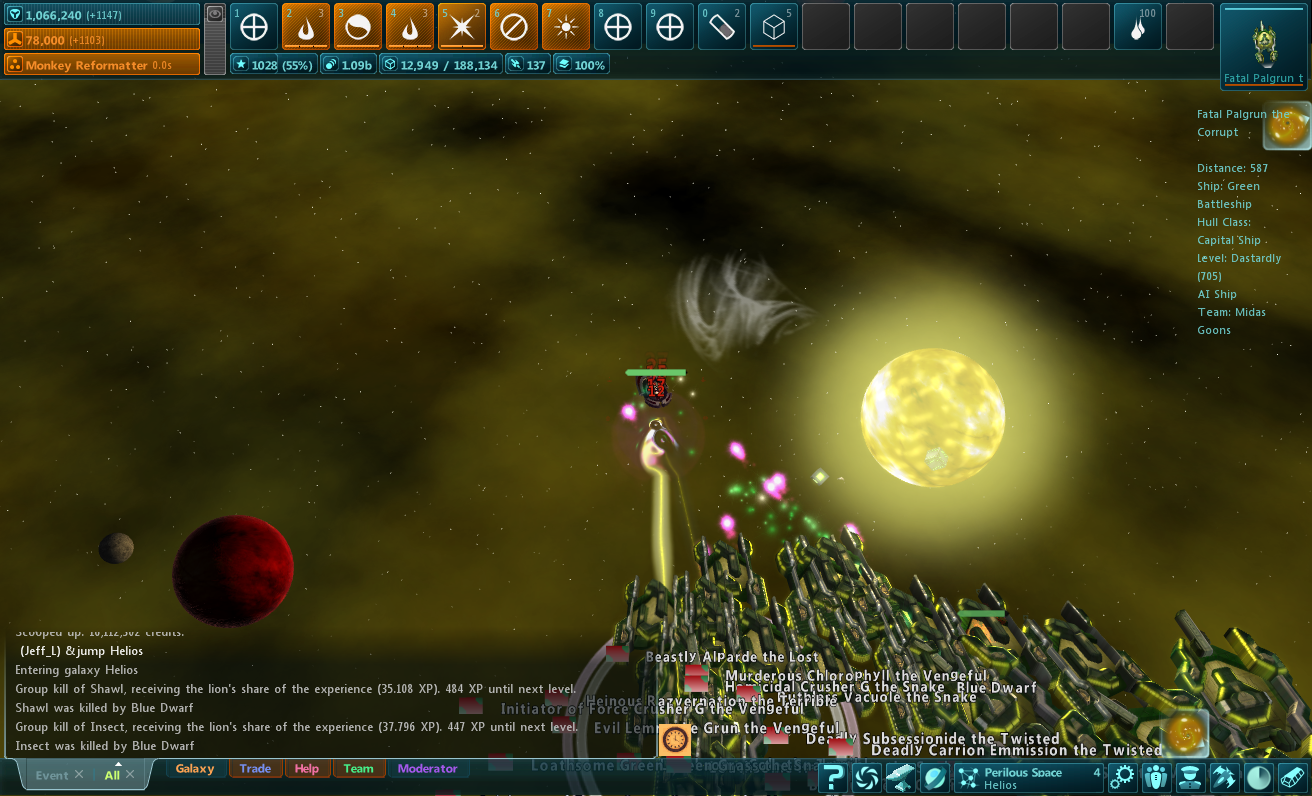
Task: Use the half-filled circle ability in slot 3
Action: pos(358,27)
